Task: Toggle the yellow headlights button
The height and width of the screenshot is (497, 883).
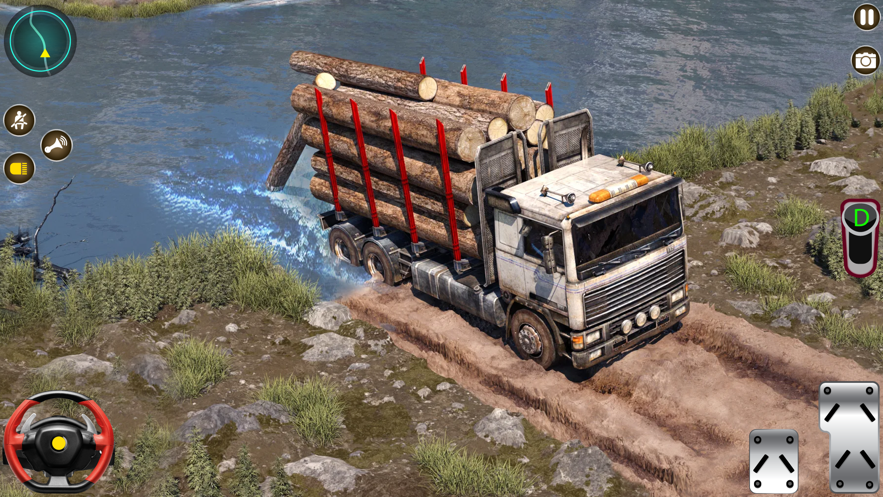Action: pos(19,168)
